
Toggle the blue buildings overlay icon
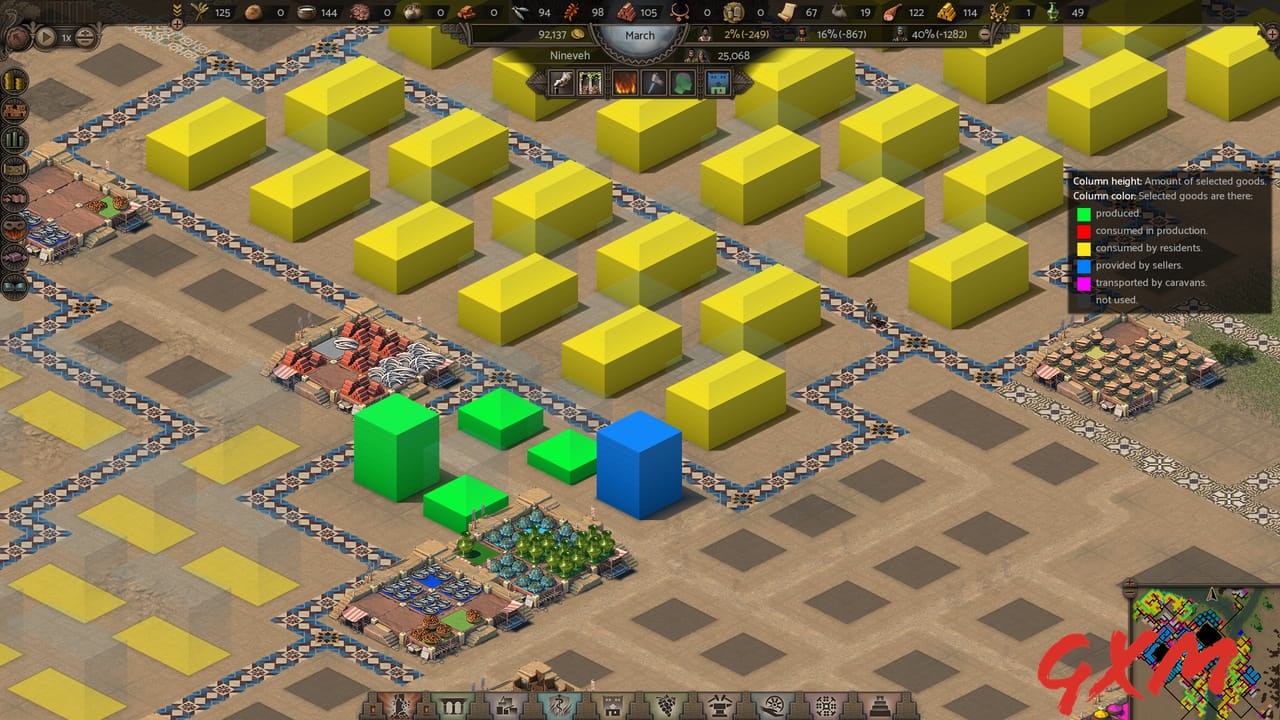[x=715, y=82]
